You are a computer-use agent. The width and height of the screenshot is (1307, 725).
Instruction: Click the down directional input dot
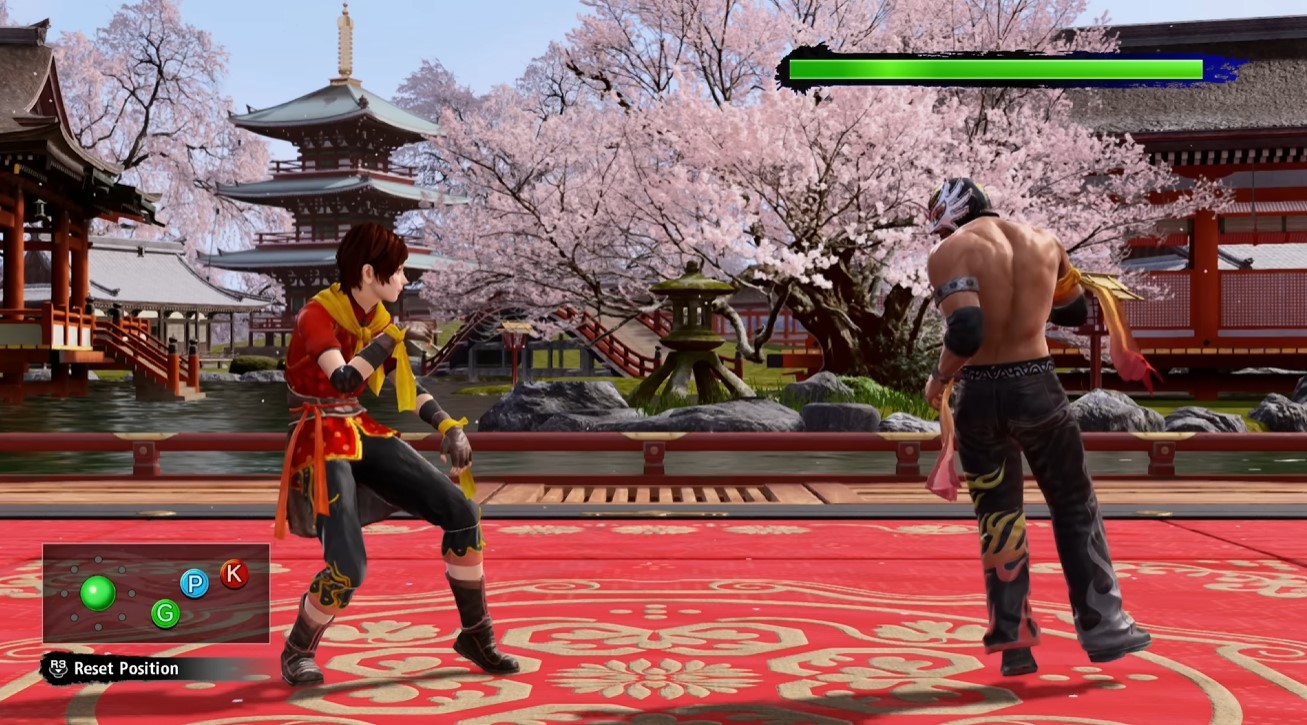click(x=97, y=626)
